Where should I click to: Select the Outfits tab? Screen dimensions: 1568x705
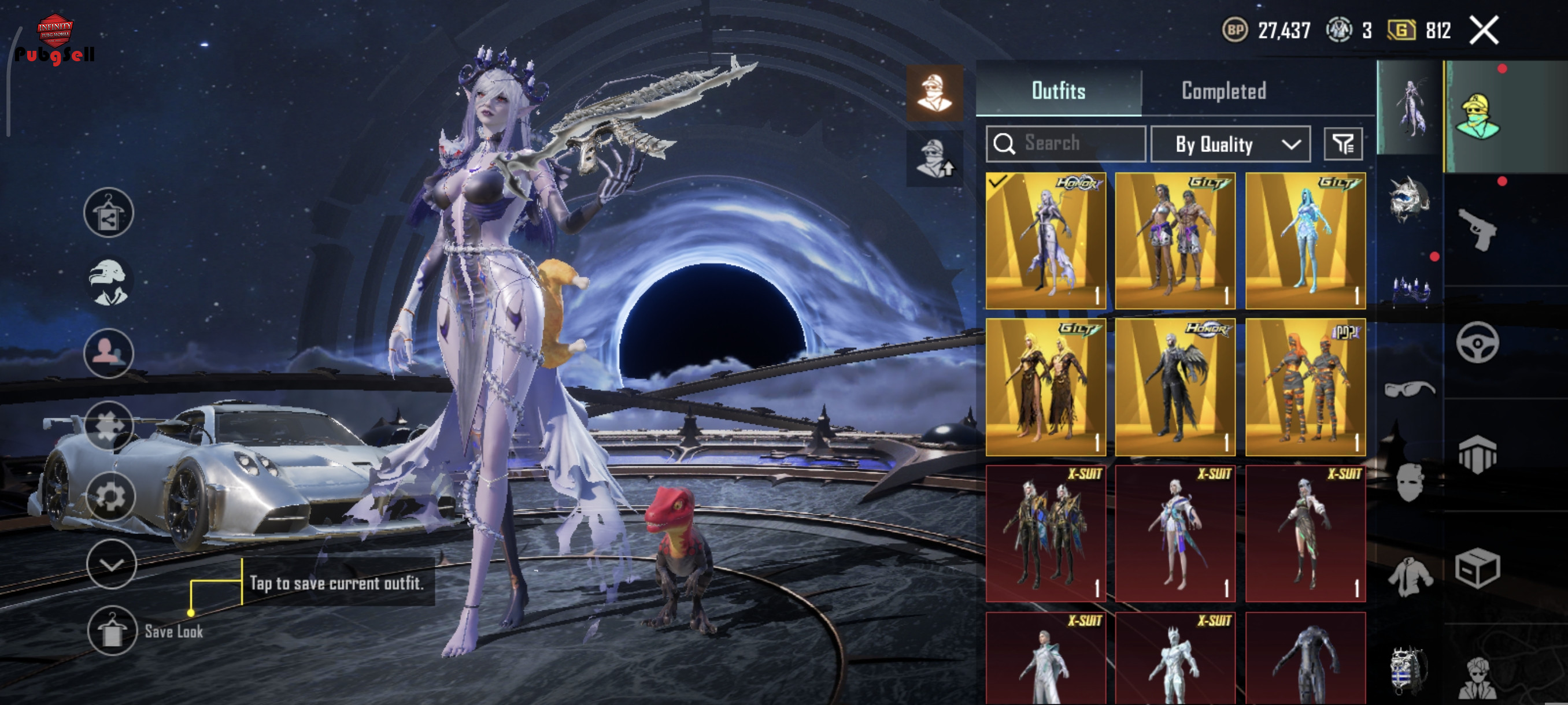coord(1058,91)
